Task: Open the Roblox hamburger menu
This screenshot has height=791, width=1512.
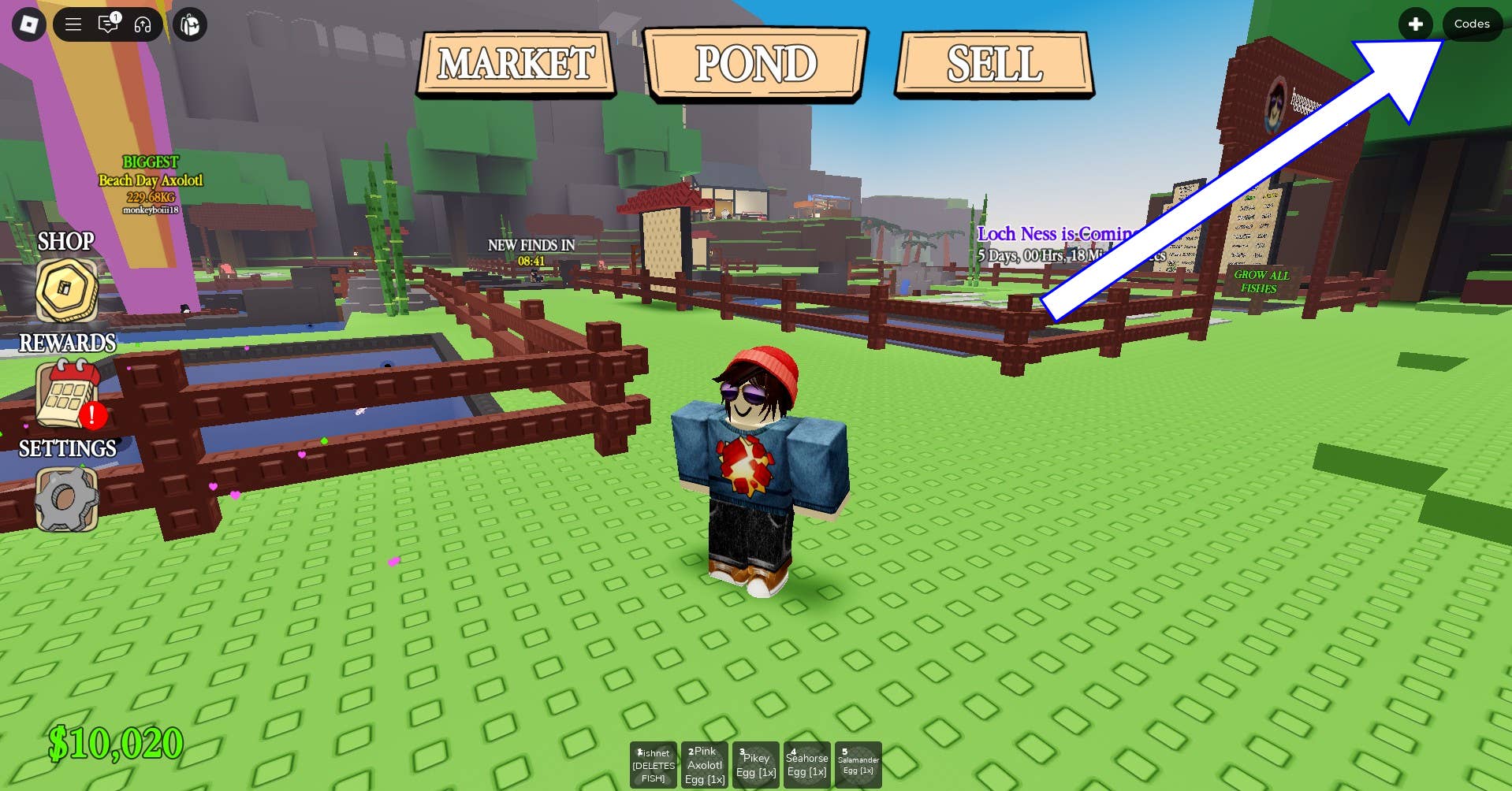Action: [73, 24]
